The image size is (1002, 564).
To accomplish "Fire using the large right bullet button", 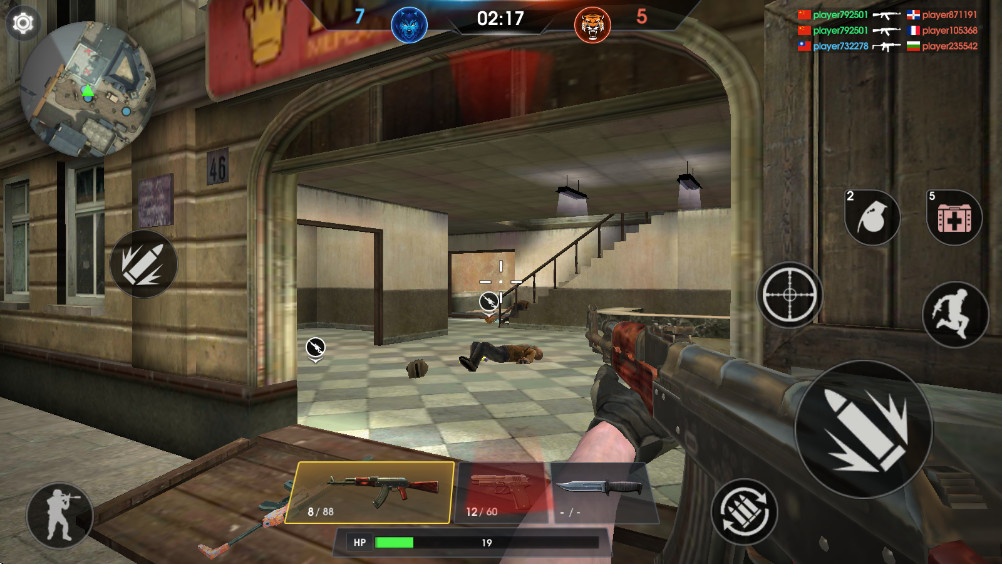I will click(x=863, y=429).
